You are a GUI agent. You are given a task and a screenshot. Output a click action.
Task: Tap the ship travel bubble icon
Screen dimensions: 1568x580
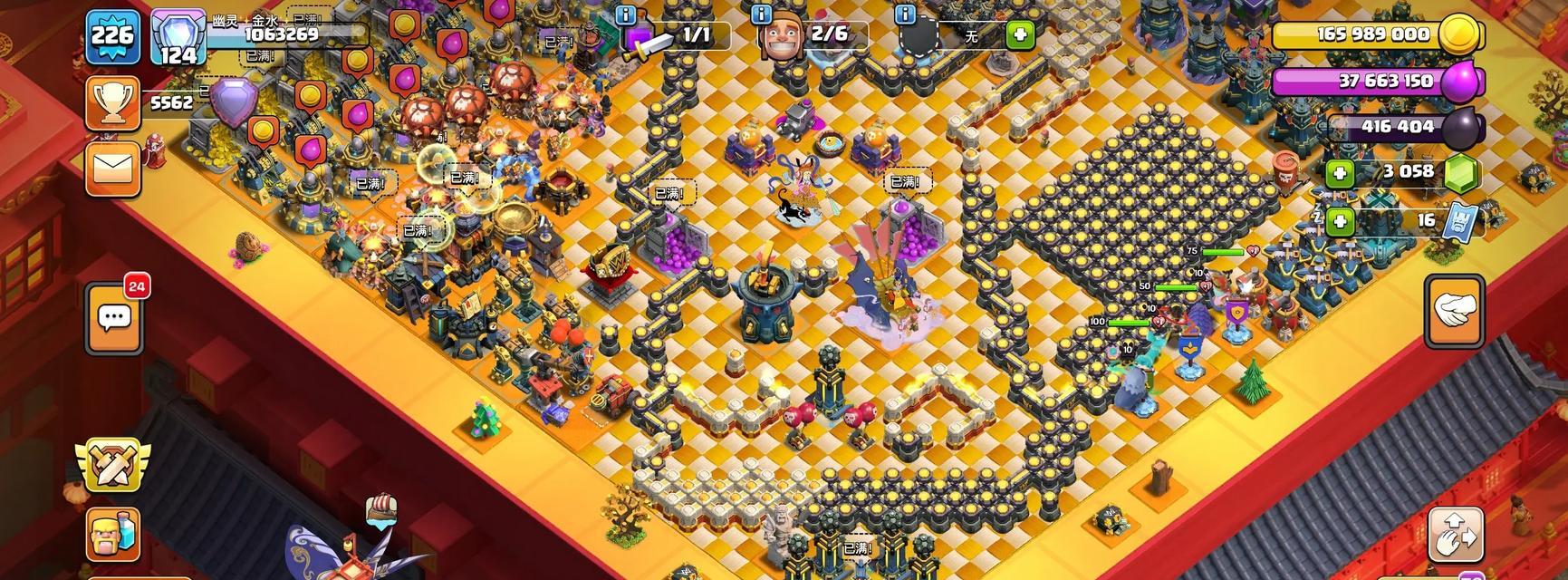point(381,508)
